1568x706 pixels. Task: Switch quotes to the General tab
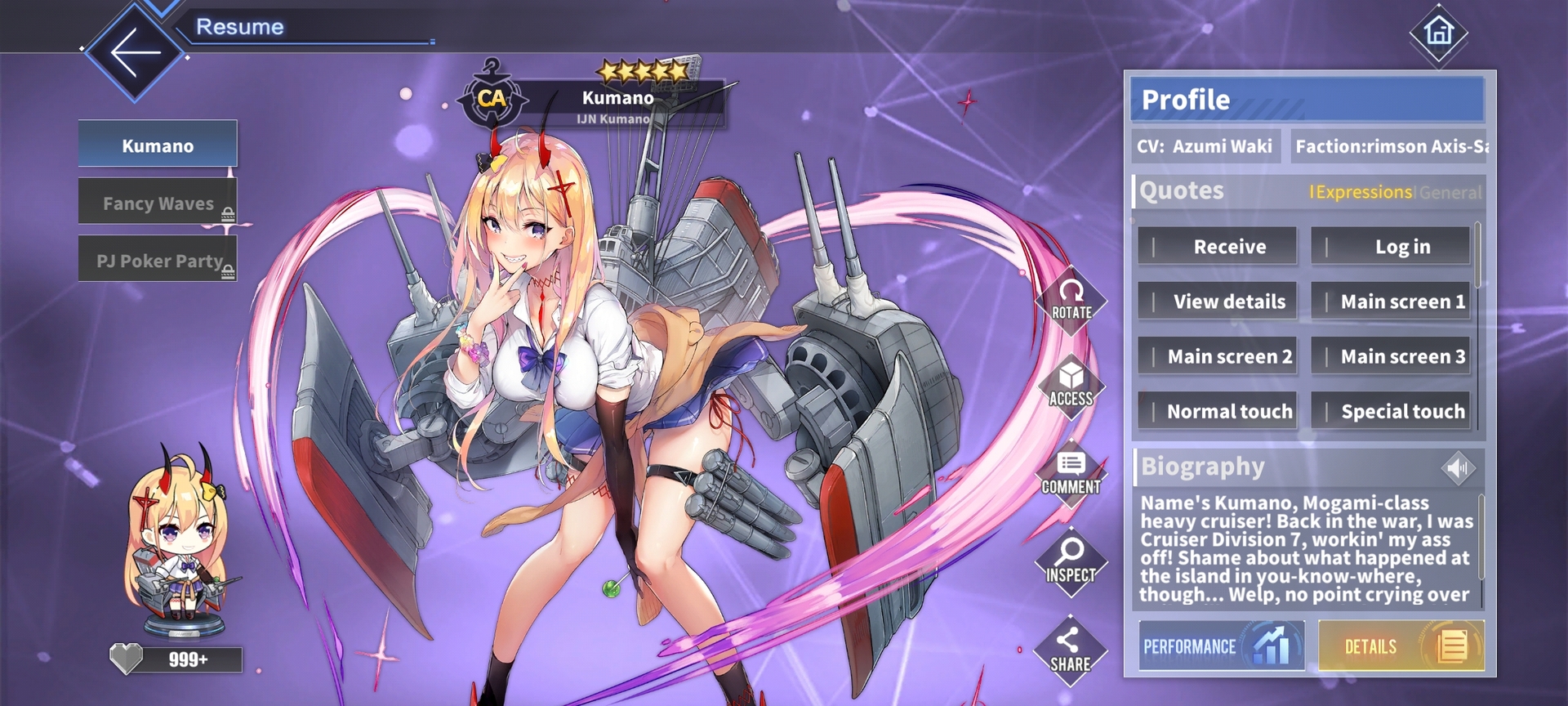click(x=1450, y=193)
